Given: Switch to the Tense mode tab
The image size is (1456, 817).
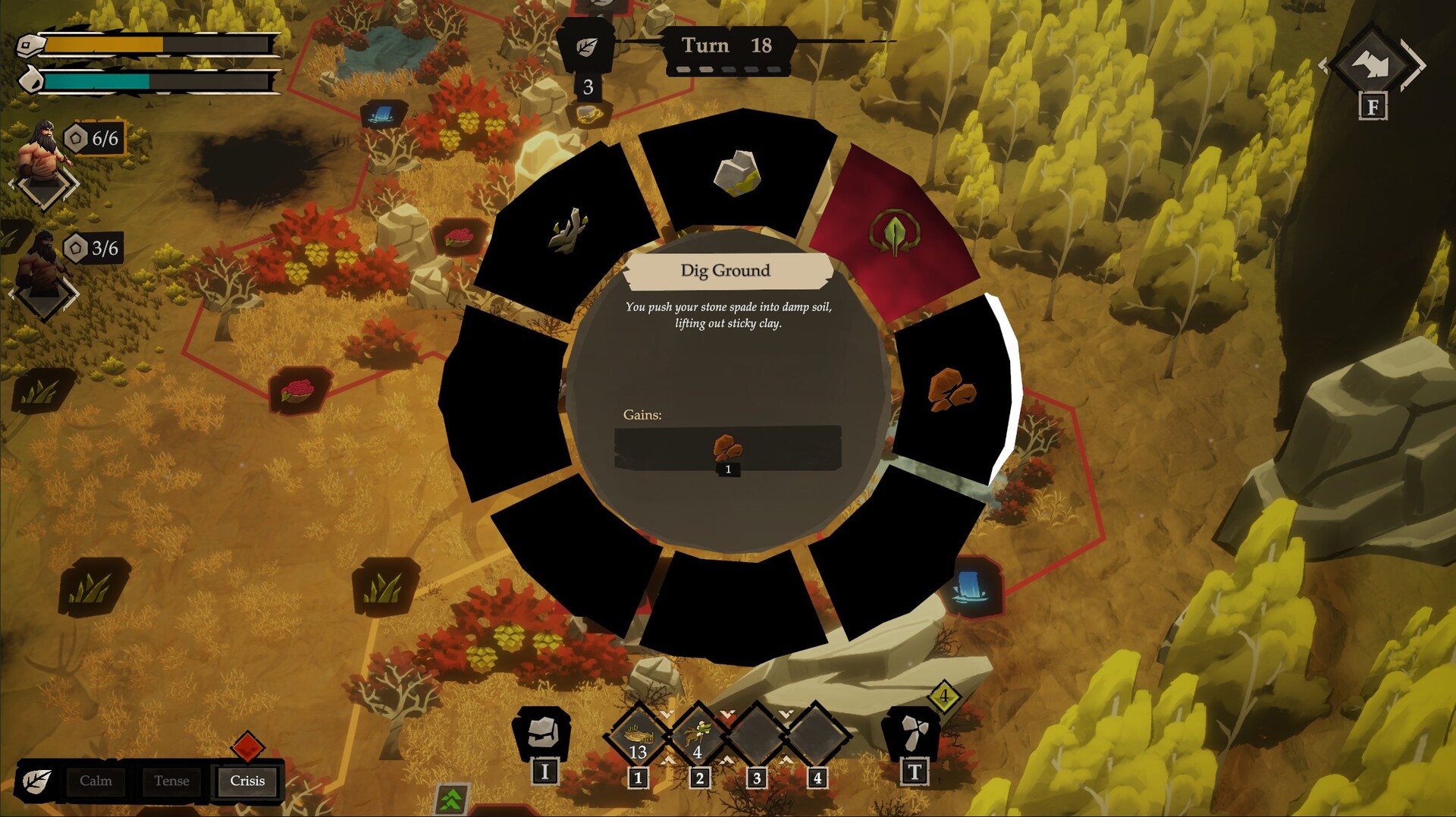Looking at the screenshot, I should pyautogui.click(x=171, y=781).
